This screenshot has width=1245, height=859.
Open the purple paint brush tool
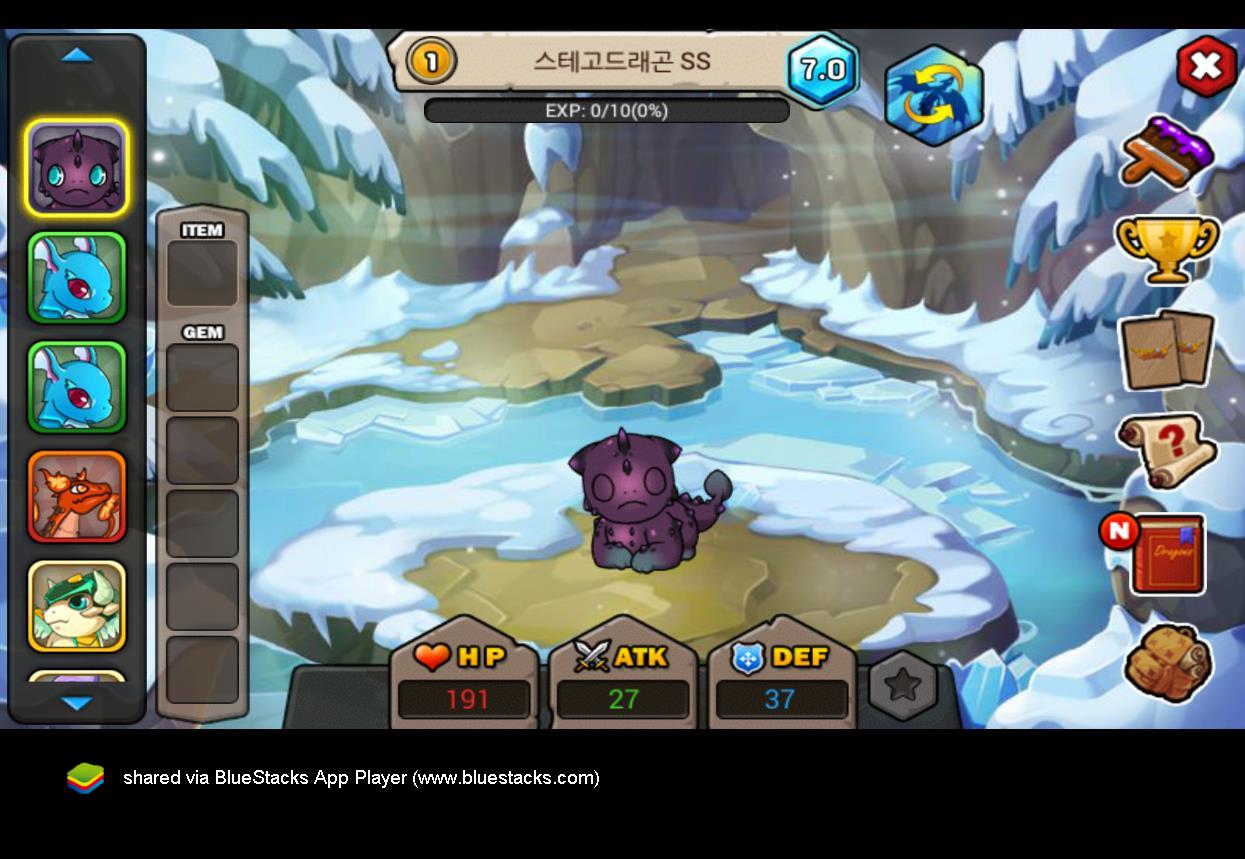(1168, 153)
